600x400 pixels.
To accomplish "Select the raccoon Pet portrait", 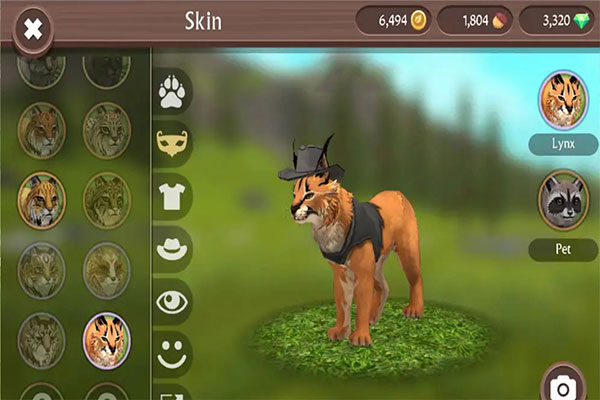I will pos(563,203).
